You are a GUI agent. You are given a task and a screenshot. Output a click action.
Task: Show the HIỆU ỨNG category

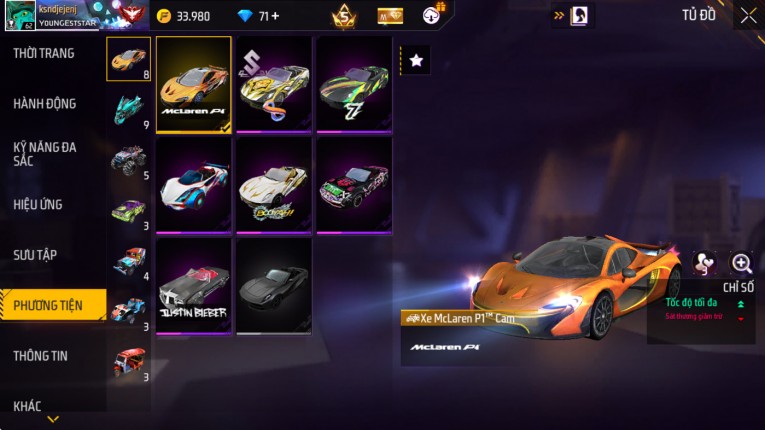click(38, 205)
